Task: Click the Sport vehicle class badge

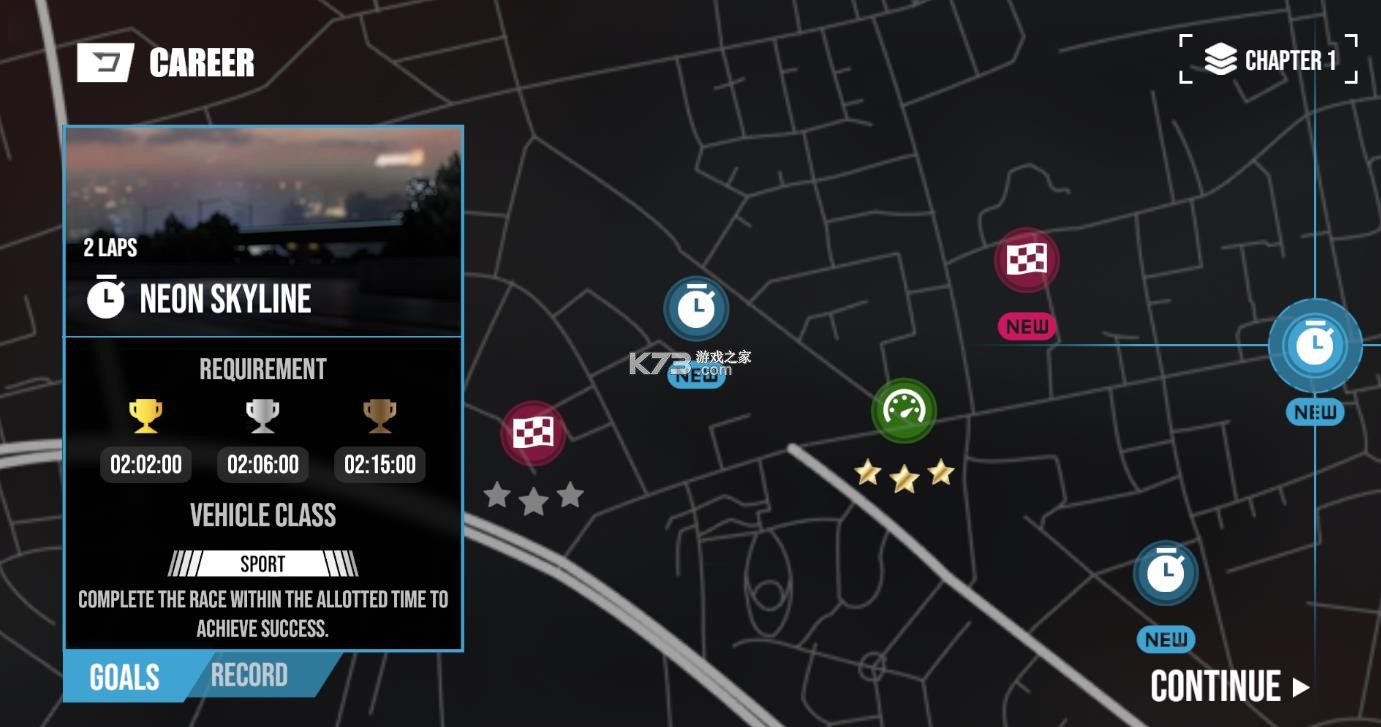Action: (x=262, y=563)
